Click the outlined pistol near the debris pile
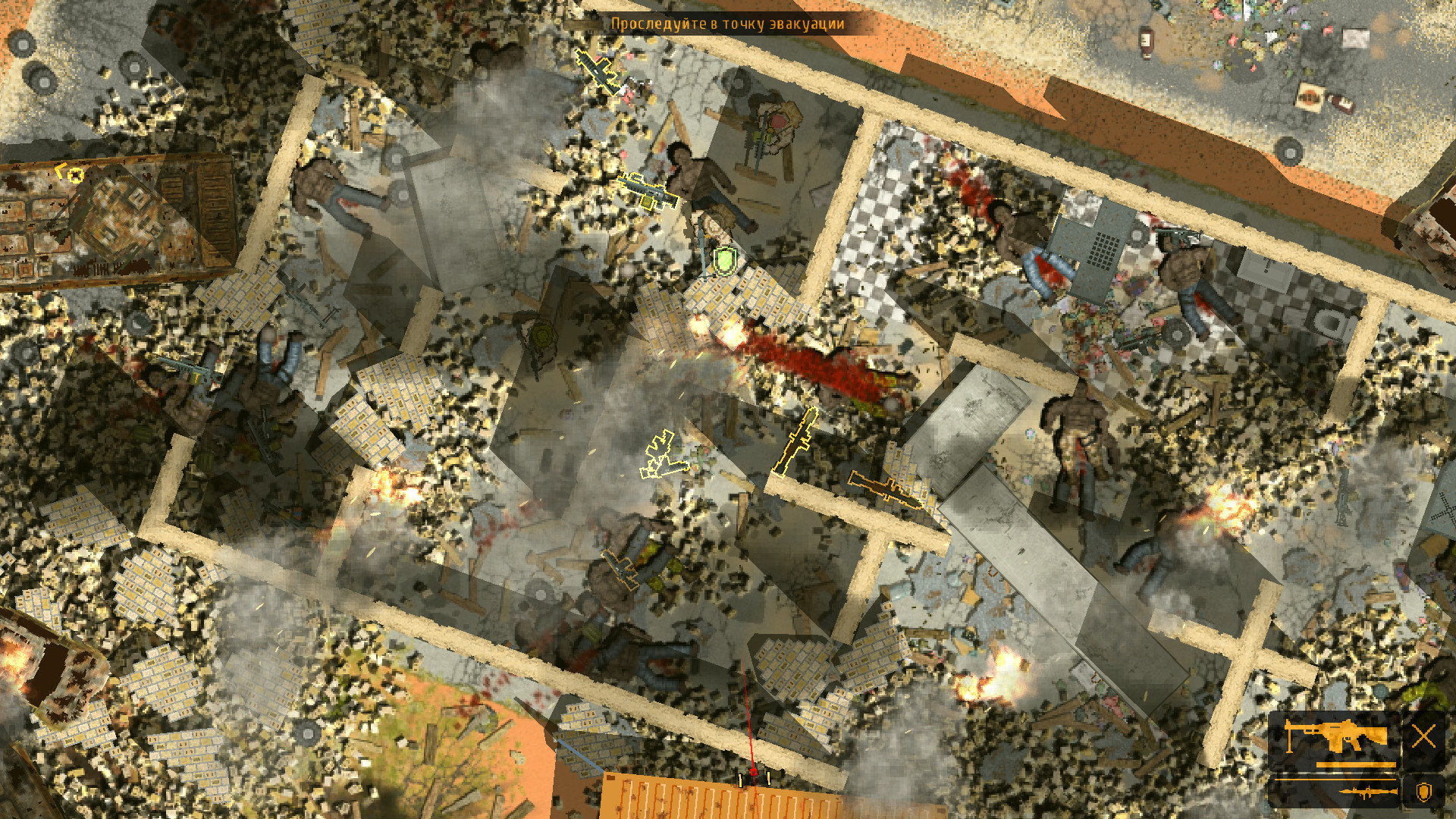This screenshot has width=1456, height=819. [622, 570]
